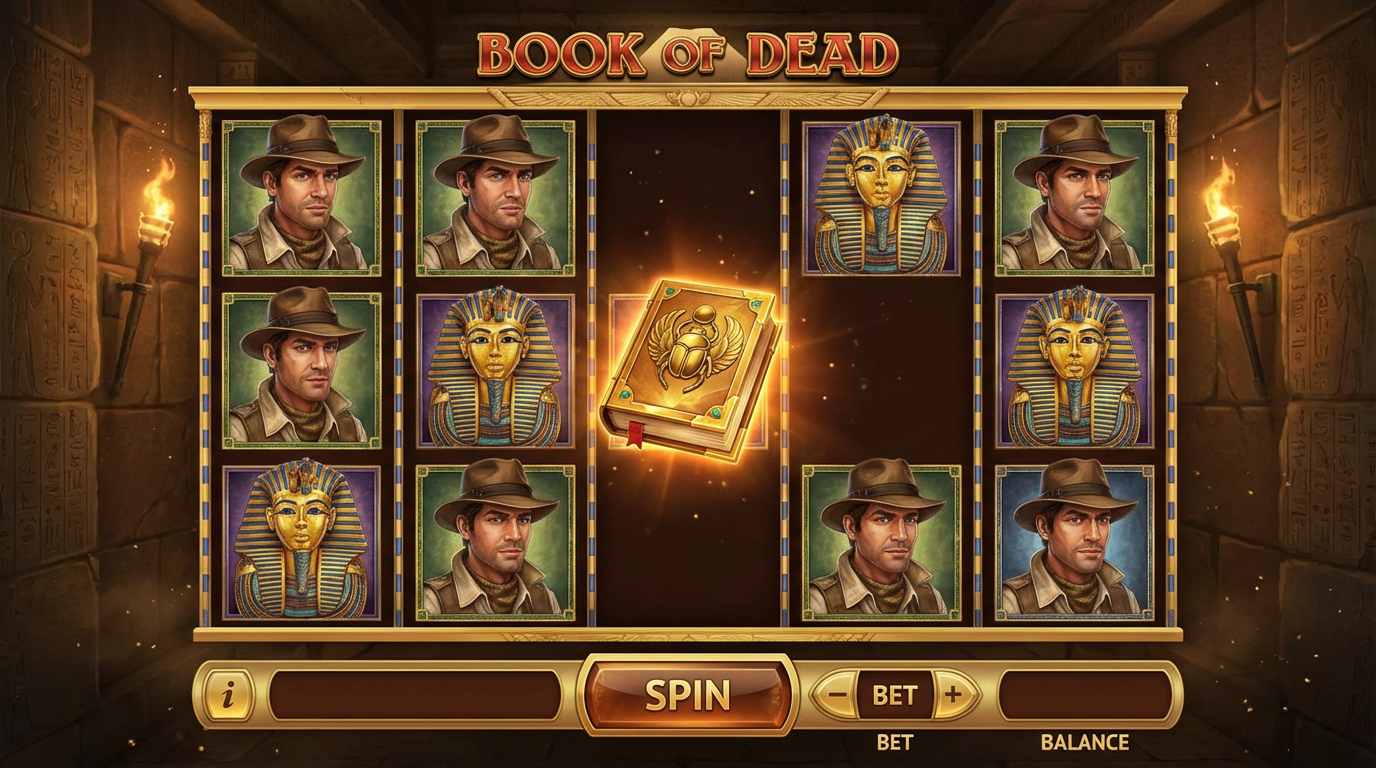The image size is (1376, 768).
Task: Open the game info panel
Action: 229,692
